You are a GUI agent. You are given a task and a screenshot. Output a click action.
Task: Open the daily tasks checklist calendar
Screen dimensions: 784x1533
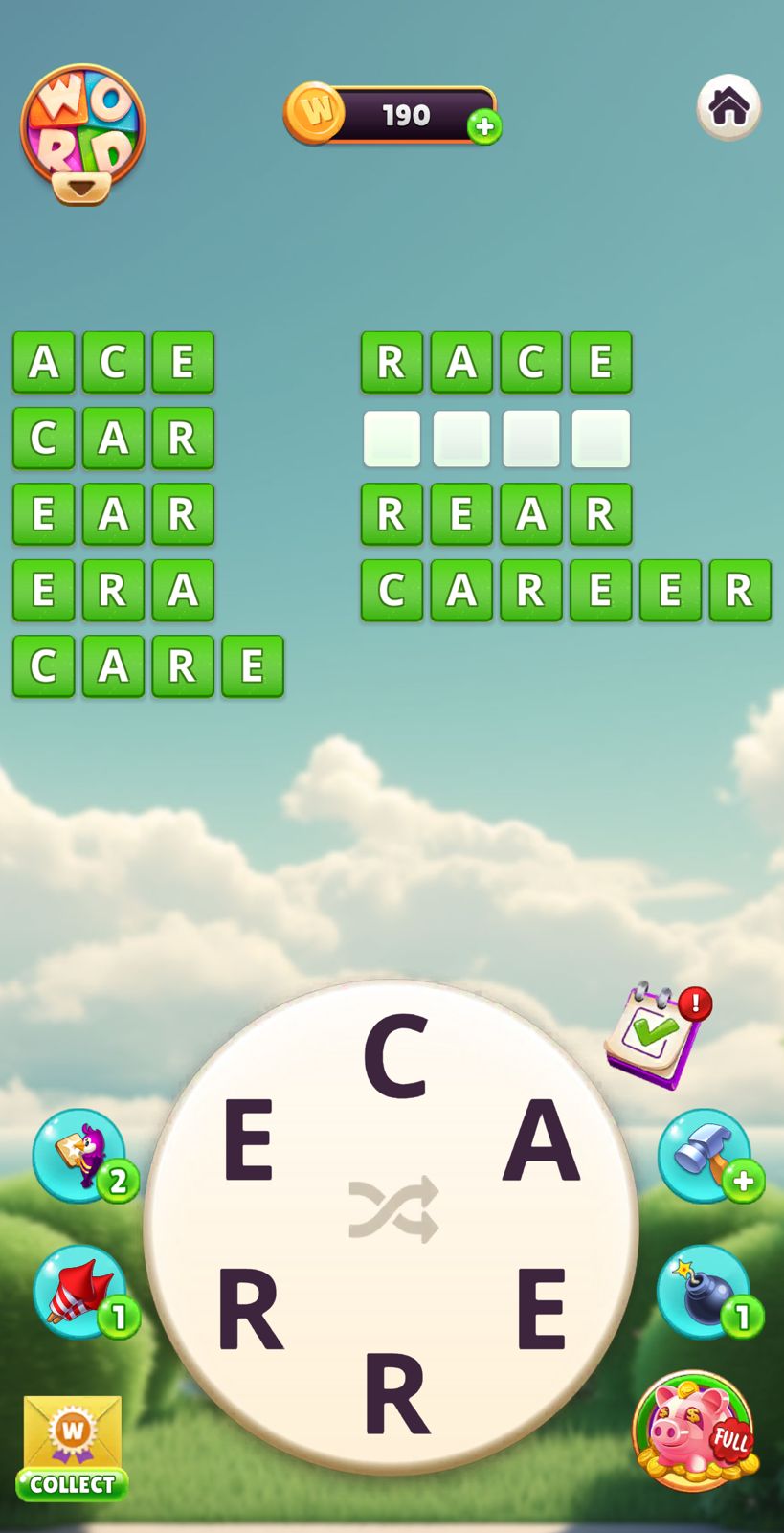657,1034
